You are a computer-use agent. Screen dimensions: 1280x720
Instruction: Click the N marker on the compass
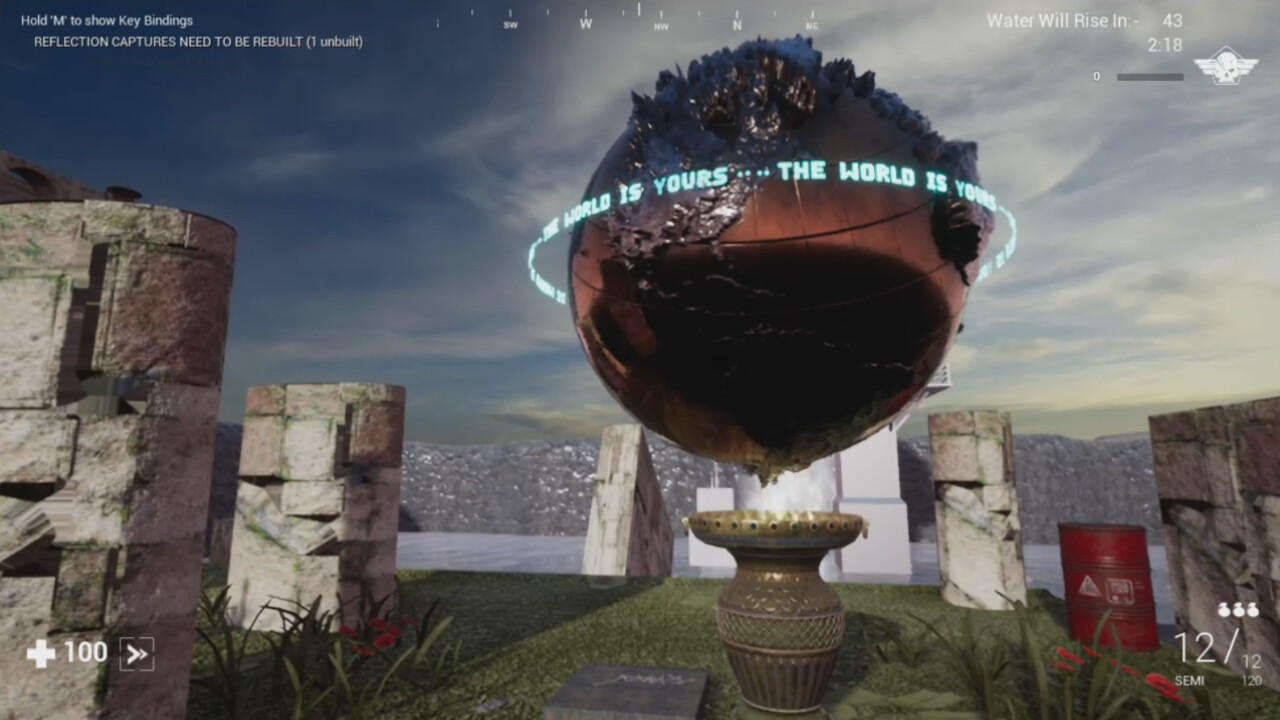(737, 23)
